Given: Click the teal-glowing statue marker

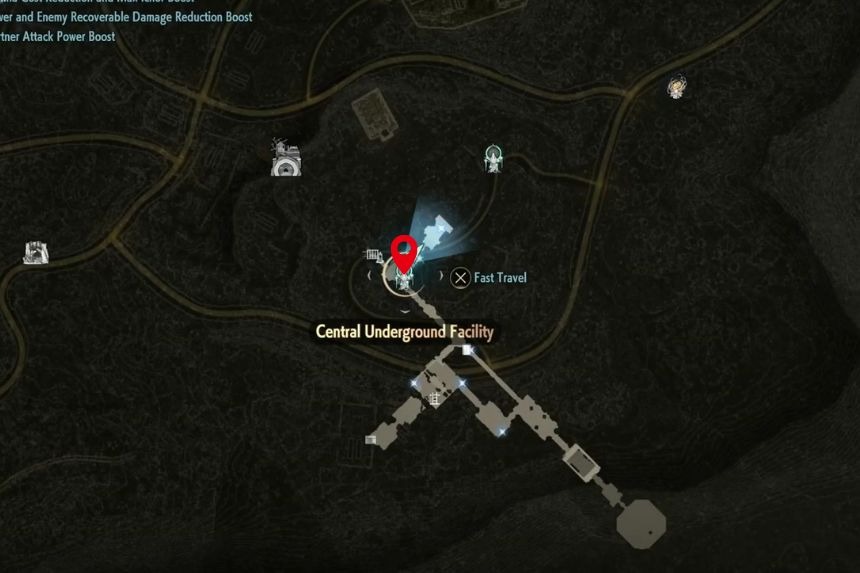Looking at the screenshot, I should point(492,158).
